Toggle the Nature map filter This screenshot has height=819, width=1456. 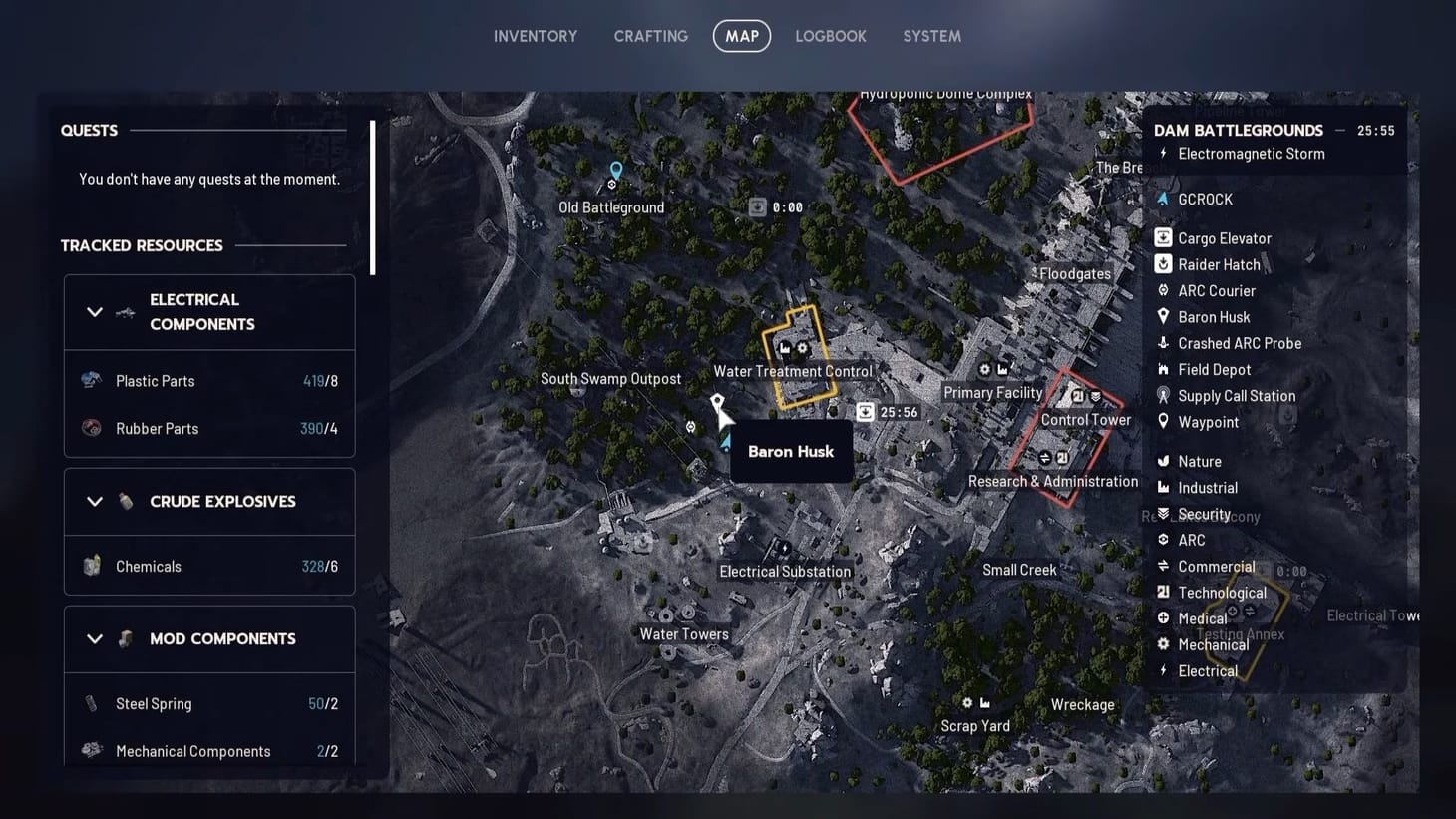[x=1163, y=460]
